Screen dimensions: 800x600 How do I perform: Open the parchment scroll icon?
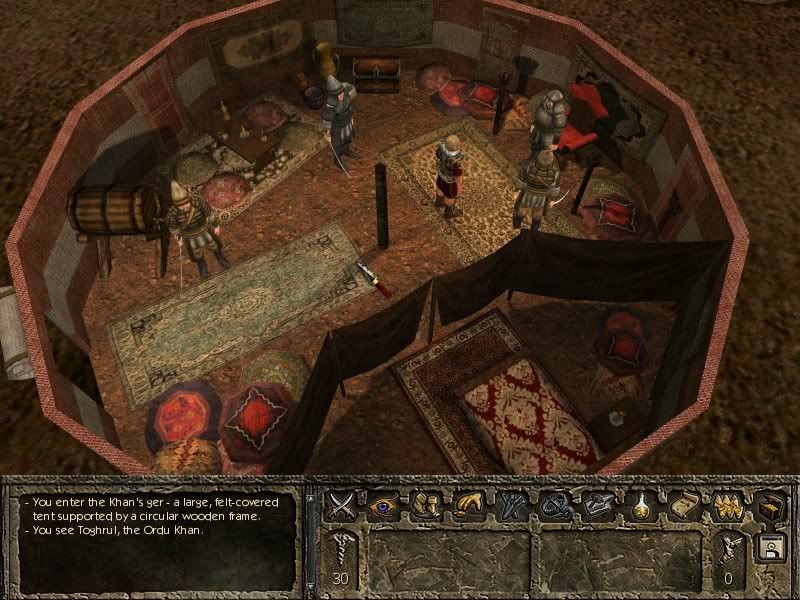click(x=684, y=503)
